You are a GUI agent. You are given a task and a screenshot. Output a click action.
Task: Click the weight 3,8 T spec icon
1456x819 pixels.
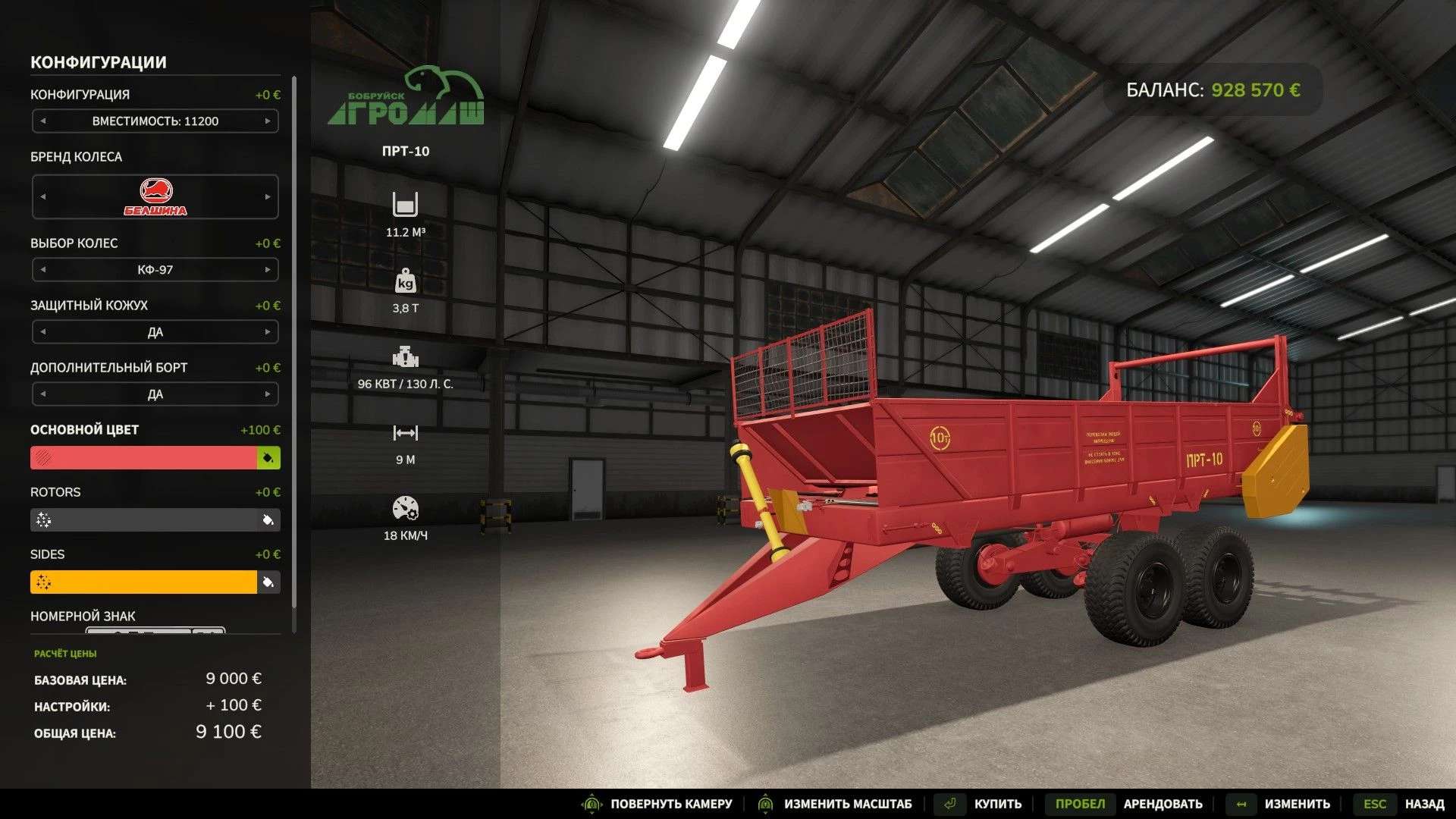click(407, 281)
